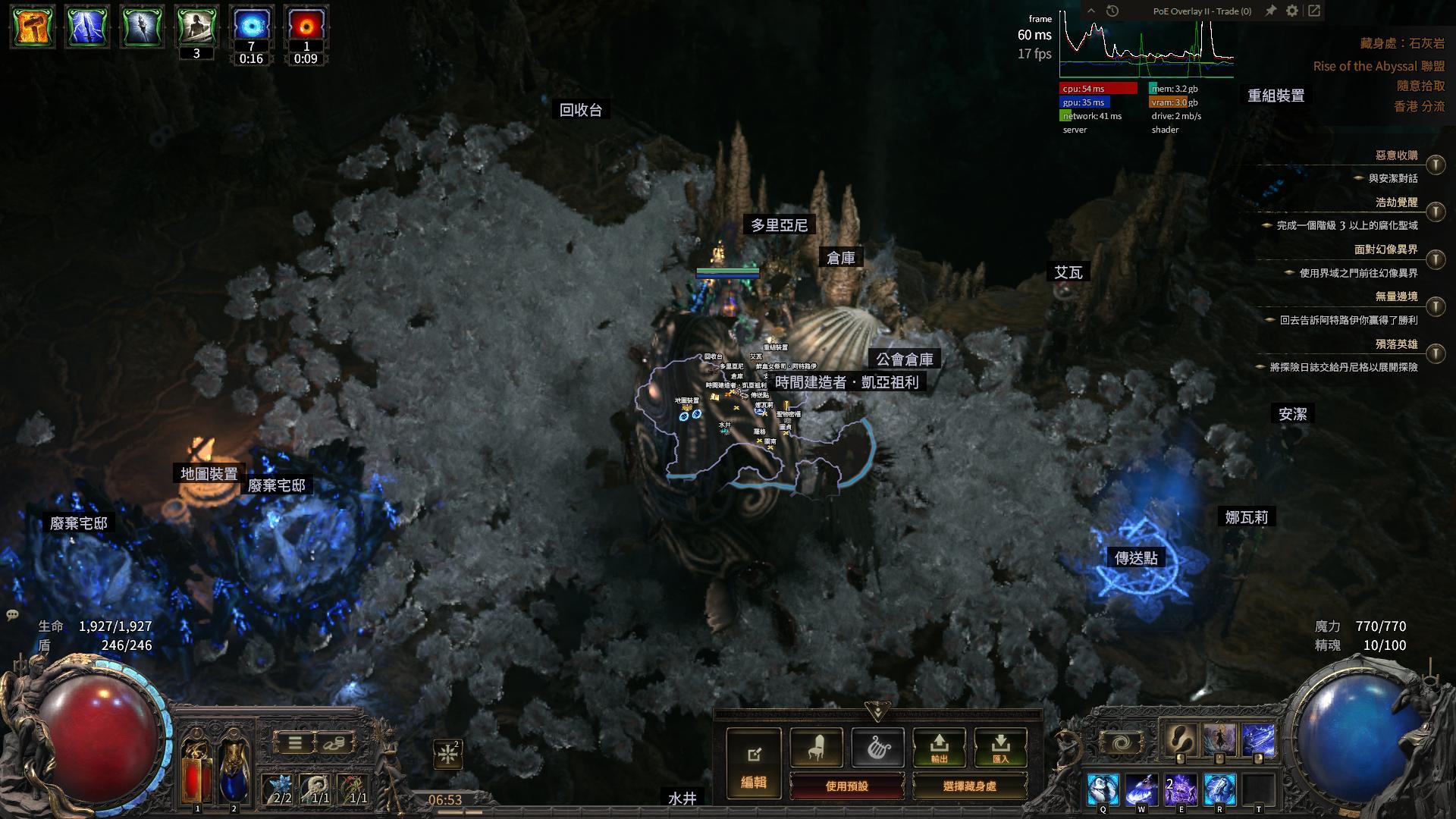Choose 使用預設 to use the default layout
This screenshot has width=1456, height=819.
846,786
